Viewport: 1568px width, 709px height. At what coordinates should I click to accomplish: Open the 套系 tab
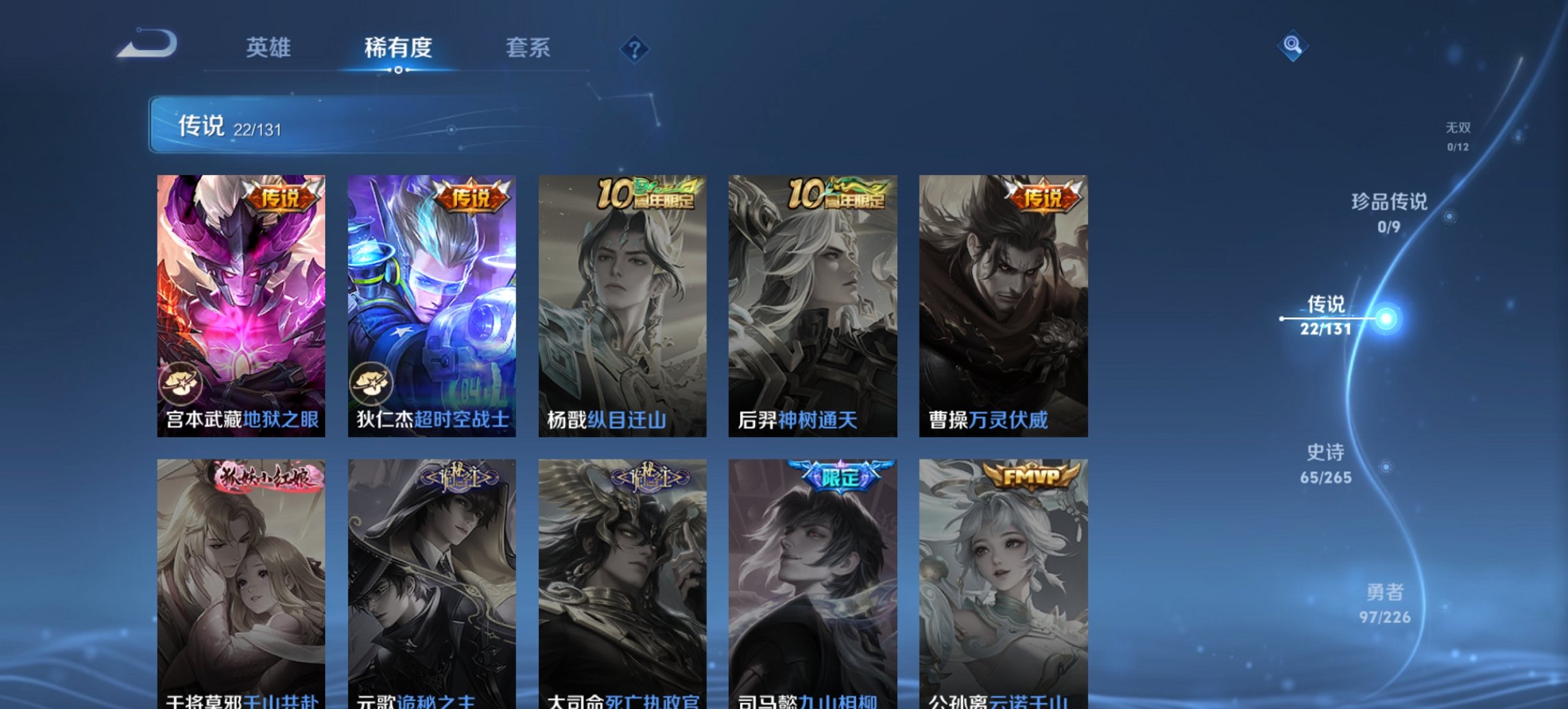tap(529, 48)
